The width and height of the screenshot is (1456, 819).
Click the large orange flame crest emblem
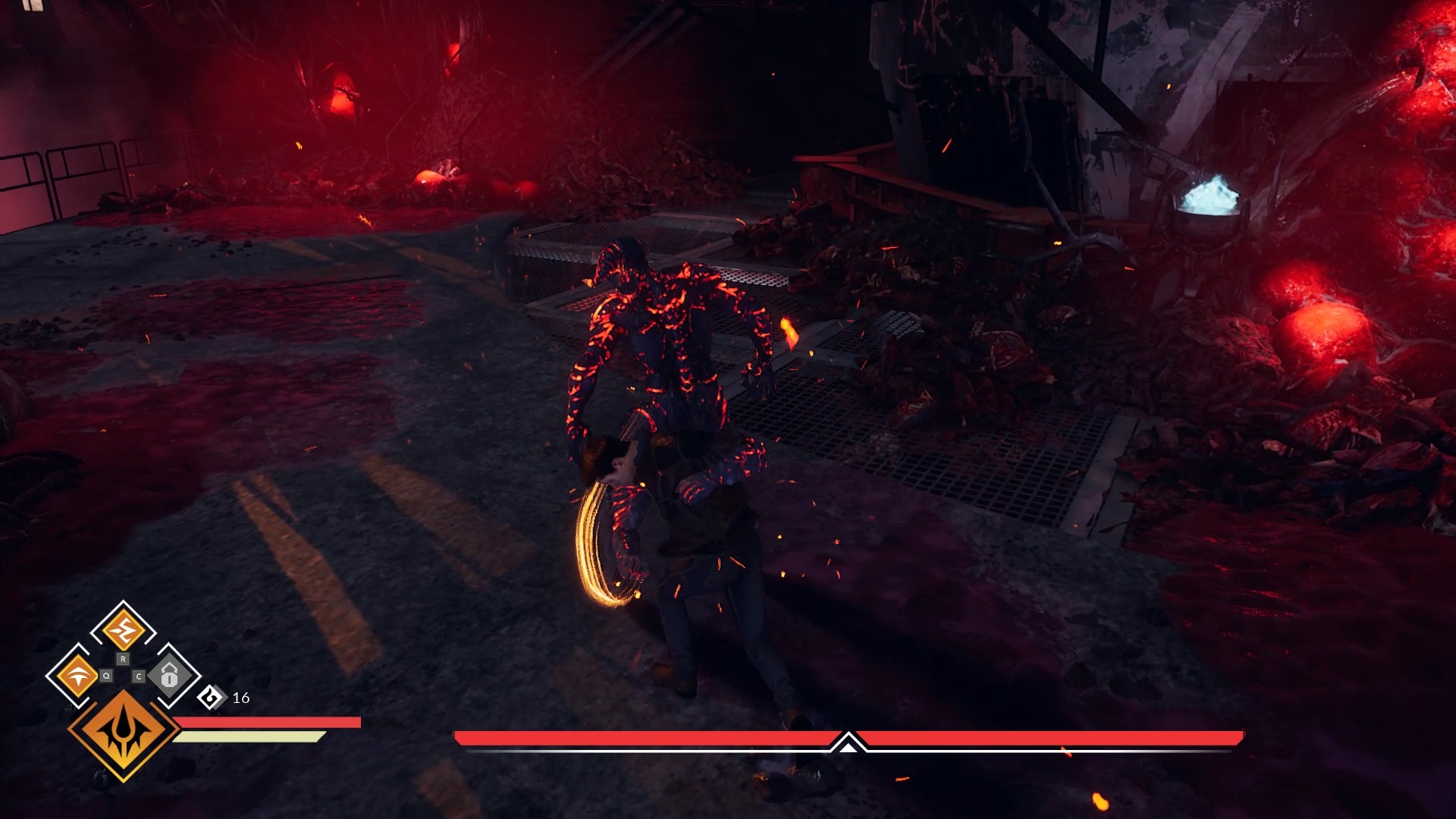point(124,734)
